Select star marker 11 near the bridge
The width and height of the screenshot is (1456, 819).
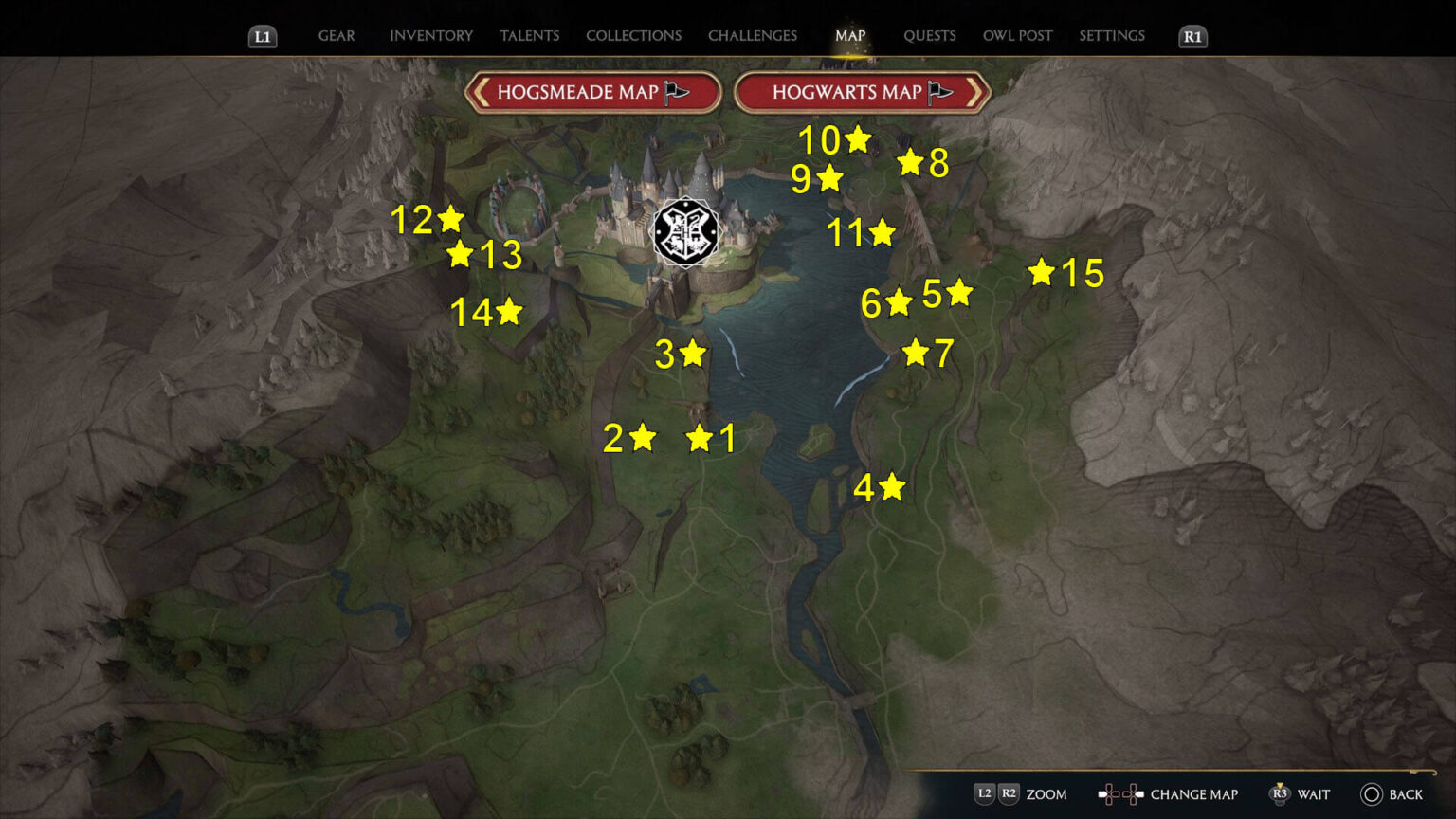[x=883, y=232]
